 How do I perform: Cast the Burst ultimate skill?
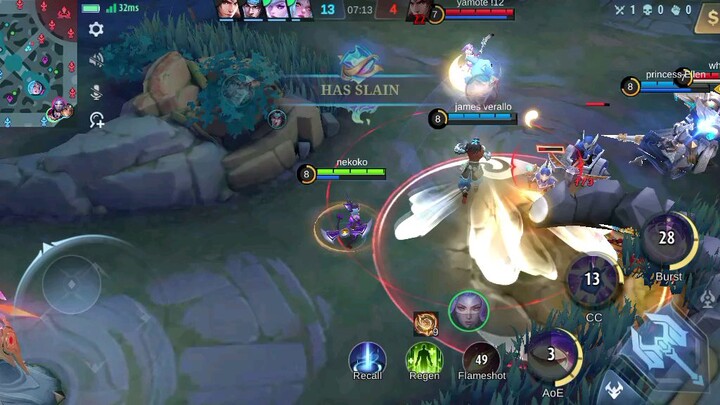pyautogui.click(x=667, y=240)
